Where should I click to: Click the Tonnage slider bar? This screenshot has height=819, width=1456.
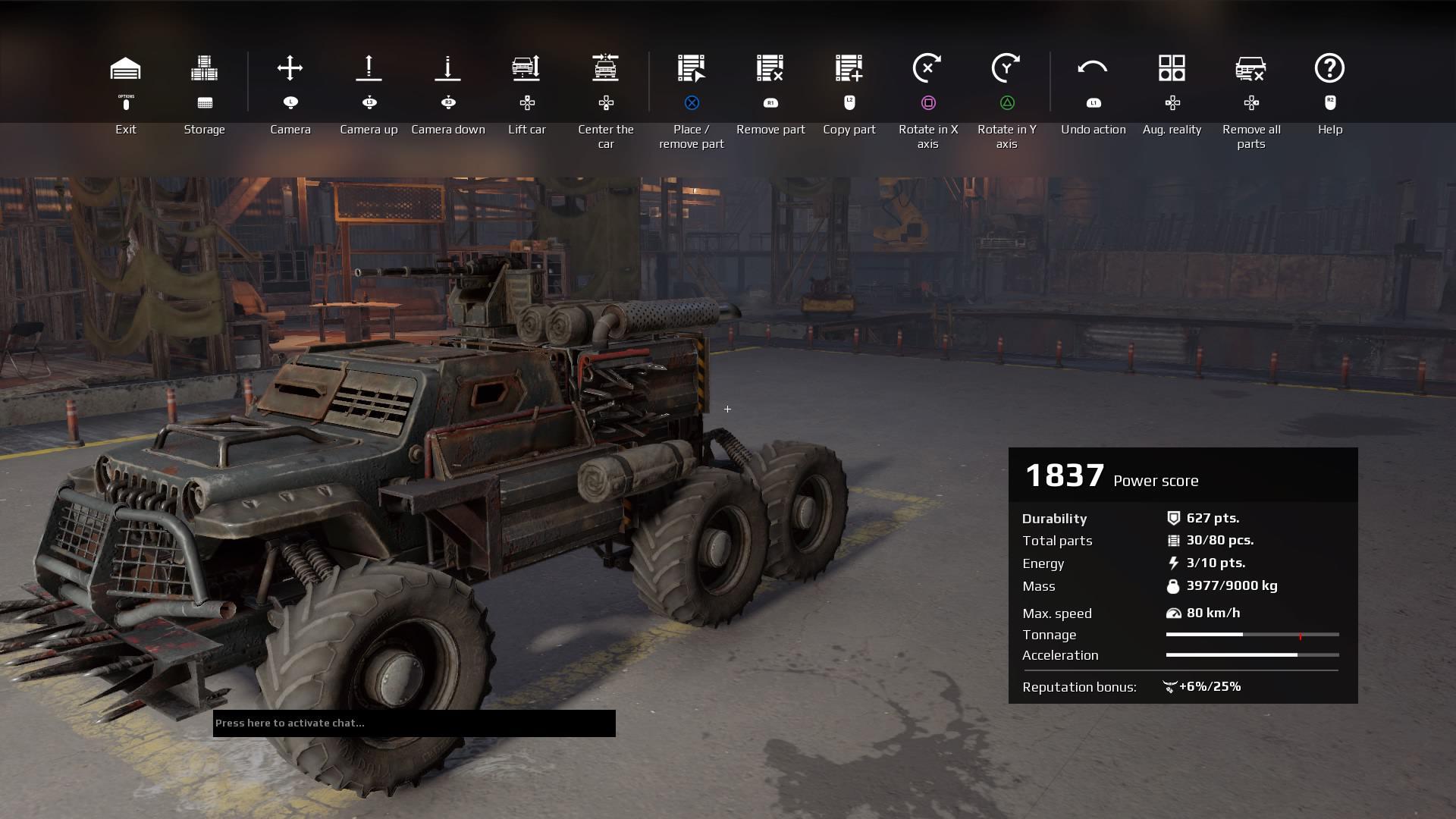coord(1251,635)
